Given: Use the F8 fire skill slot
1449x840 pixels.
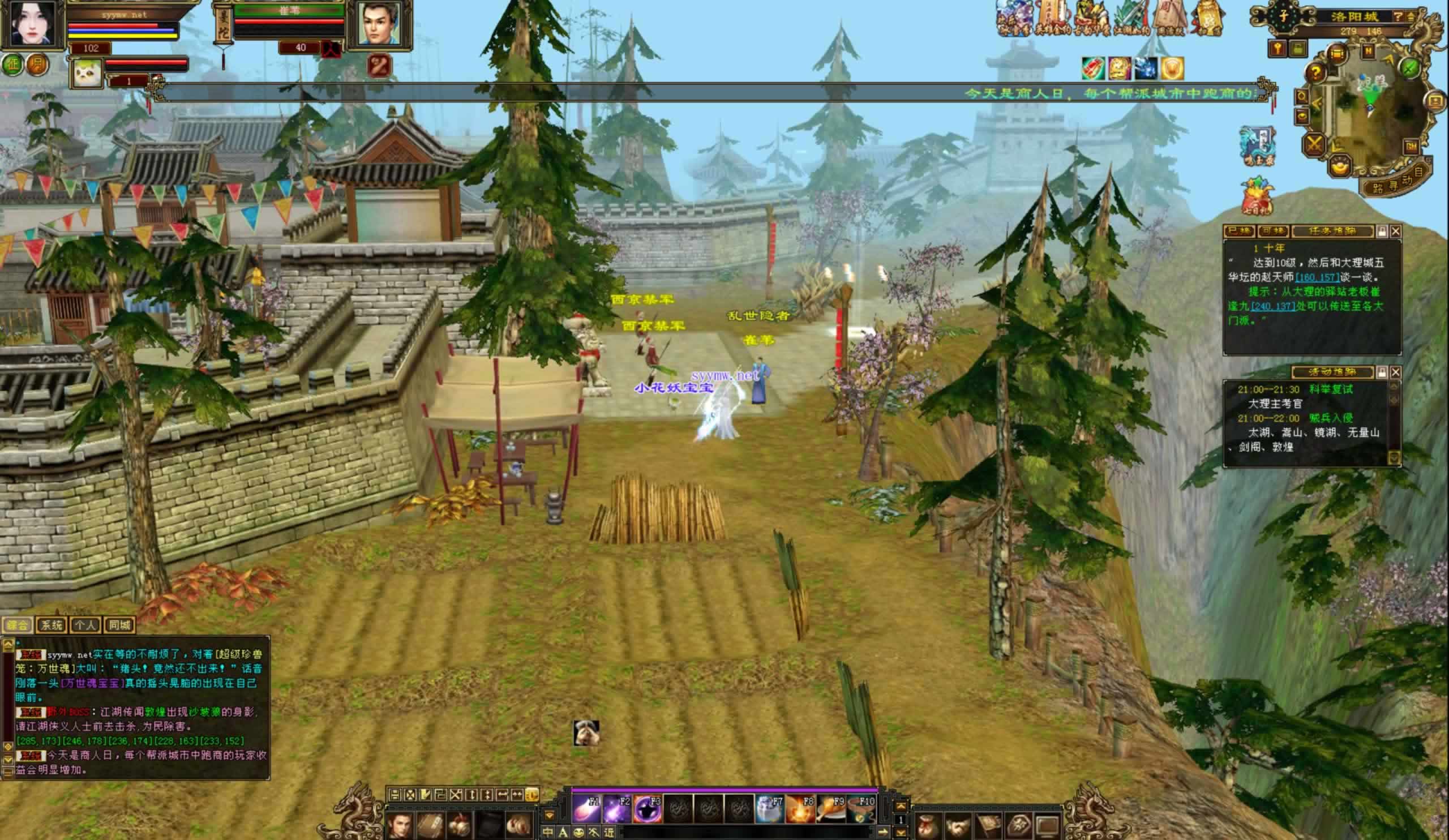Looking at the screenshot, I should click(x=799, y=809).
